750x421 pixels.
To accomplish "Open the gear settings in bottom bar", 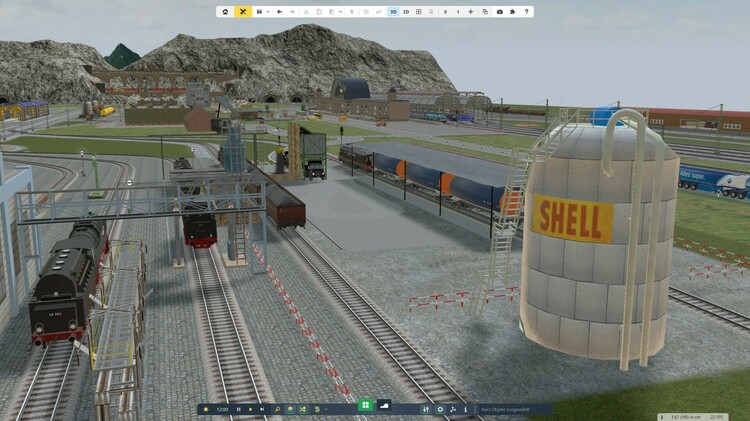I will point(441,409).
